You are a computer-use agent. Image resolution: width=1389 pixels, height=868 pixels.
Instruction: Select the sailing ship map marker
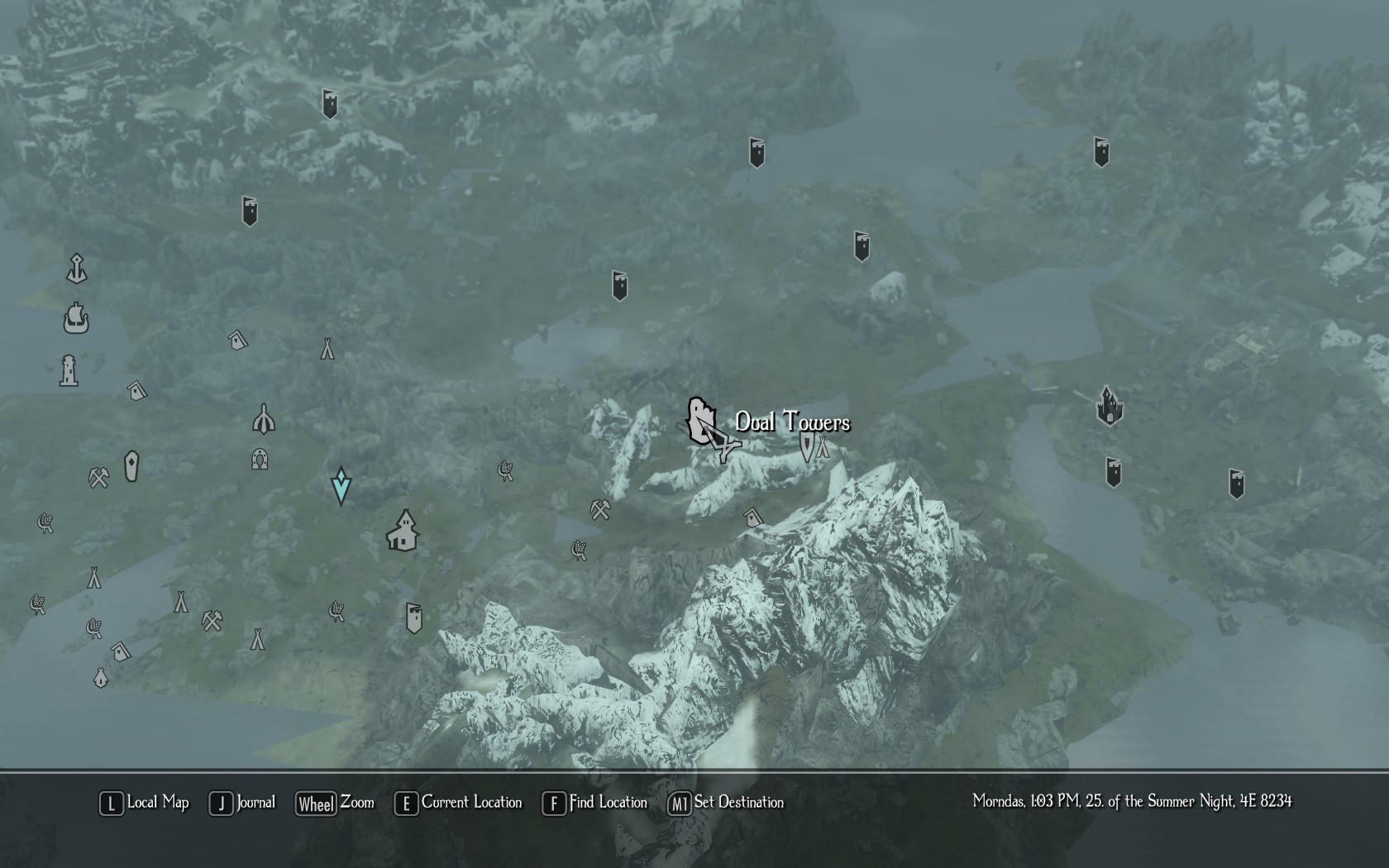[x=76, y=318]
